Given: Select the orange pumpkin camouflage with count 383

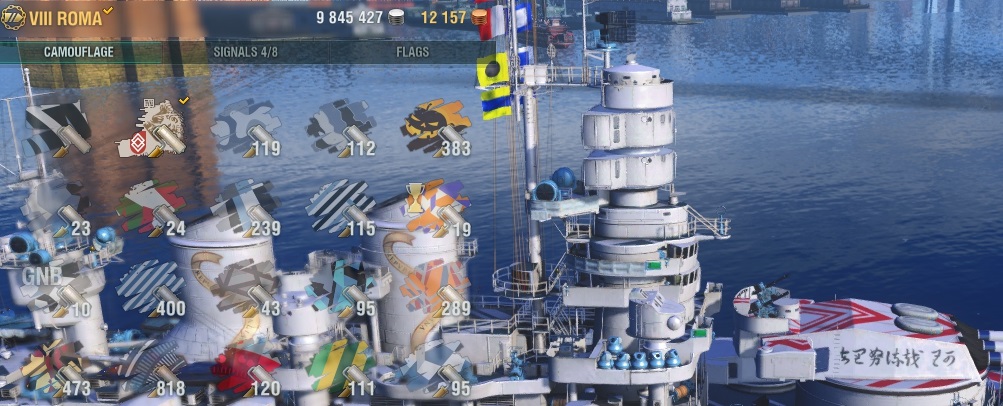Looking at the screenshot, I should tap(436, 127).
